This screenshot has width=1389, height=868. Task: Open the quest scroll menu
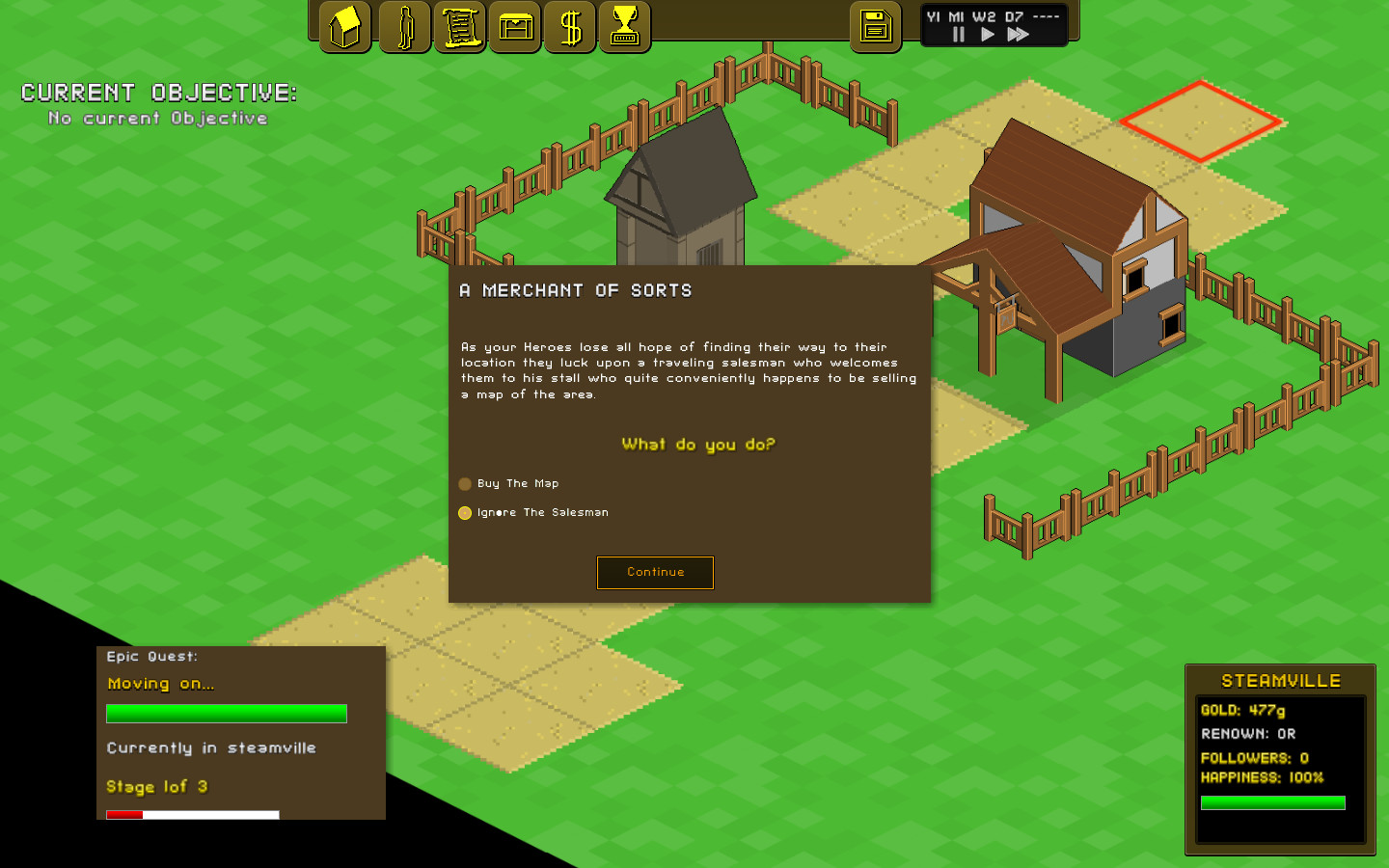(460, 27)
